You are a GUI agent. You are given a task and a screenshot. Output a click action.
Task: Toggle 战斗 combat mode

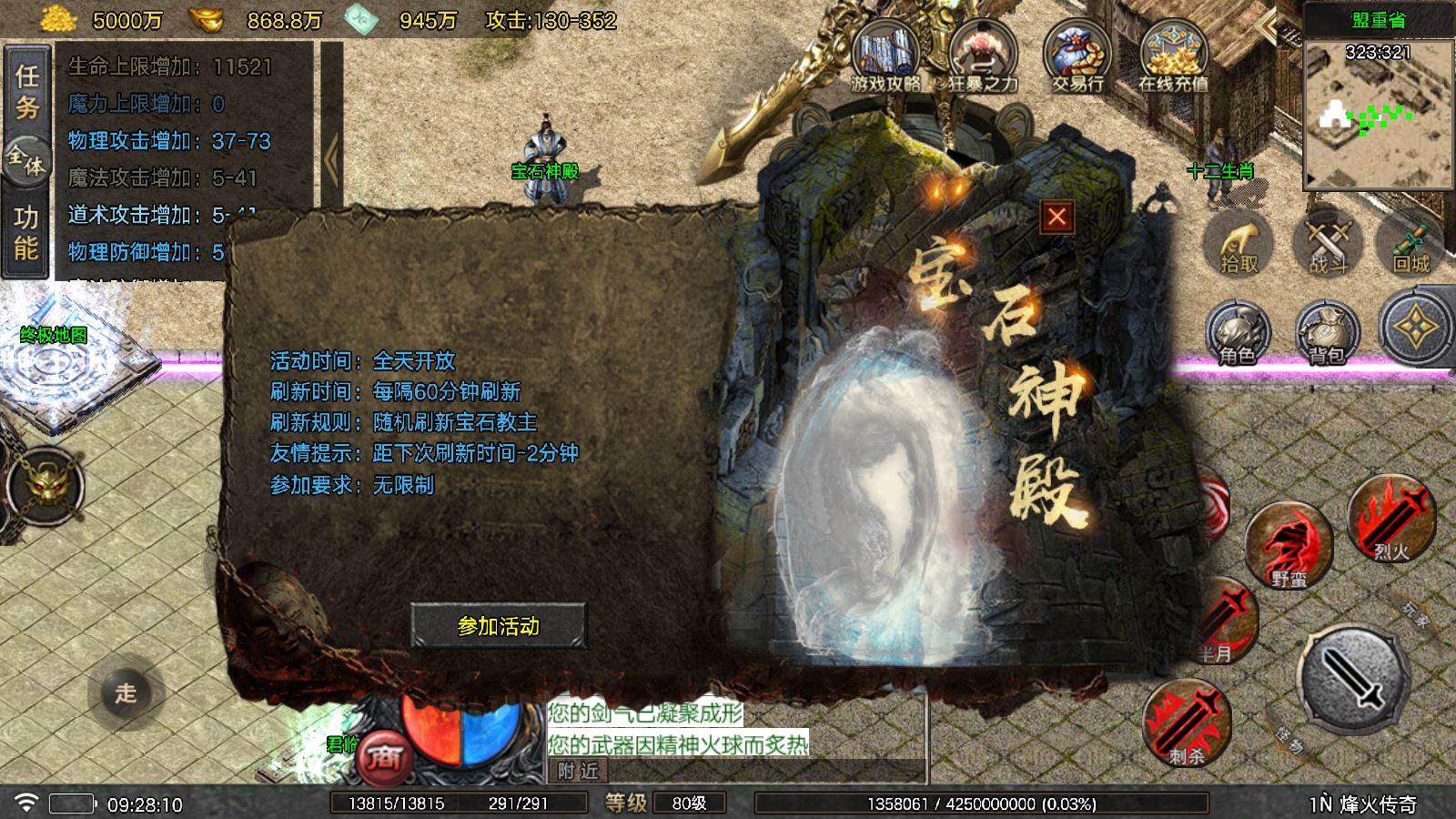(1328, 248)
